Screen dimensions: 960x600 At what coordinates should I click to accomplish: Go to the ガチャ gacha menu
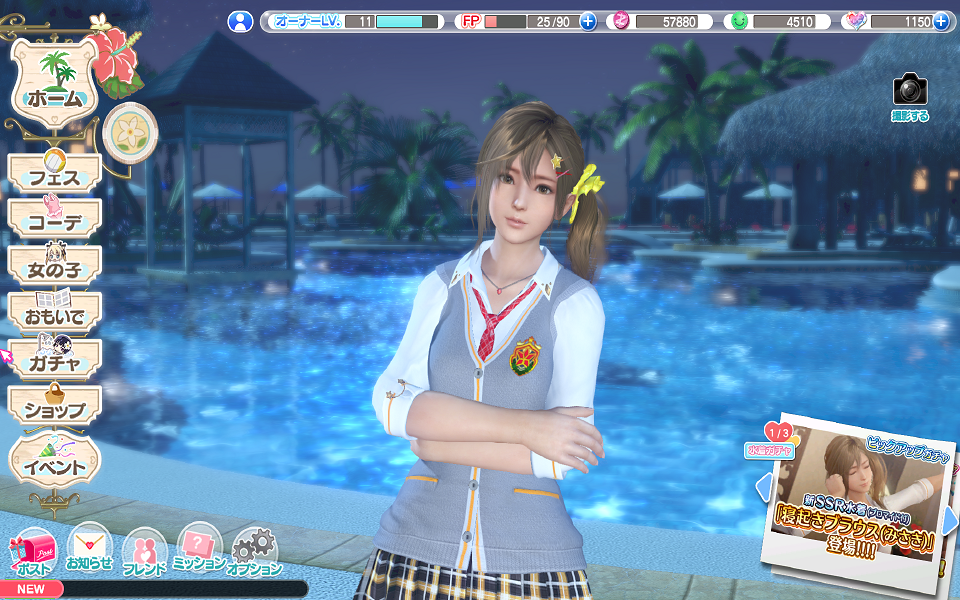pyautogui.click(x=55, y=359)
